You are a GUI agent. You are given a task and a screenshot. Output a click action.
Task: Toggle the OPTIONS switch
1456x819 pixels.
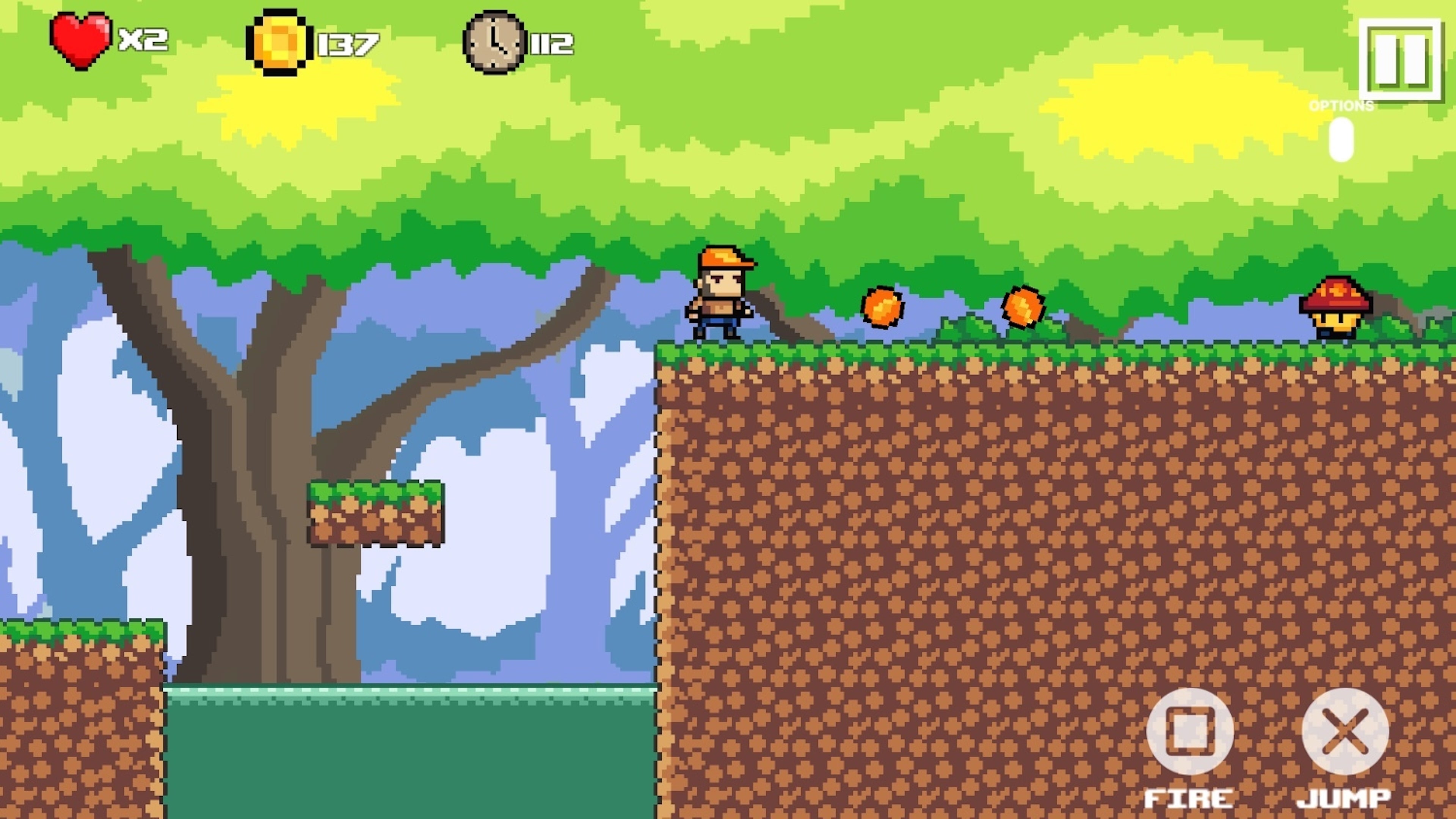tap(1342, 138)
